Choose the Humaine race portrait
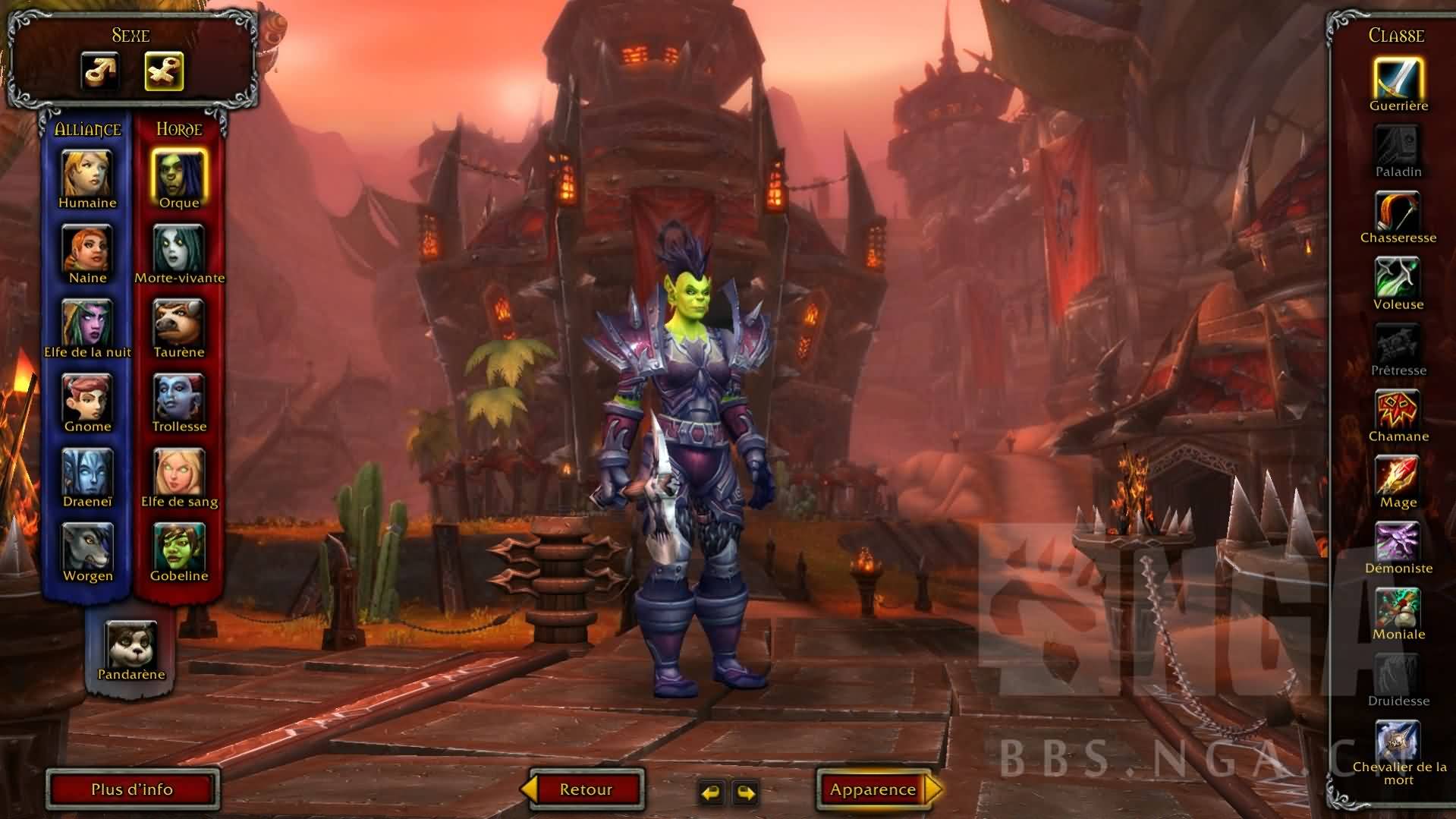 [x=87, y=173]
